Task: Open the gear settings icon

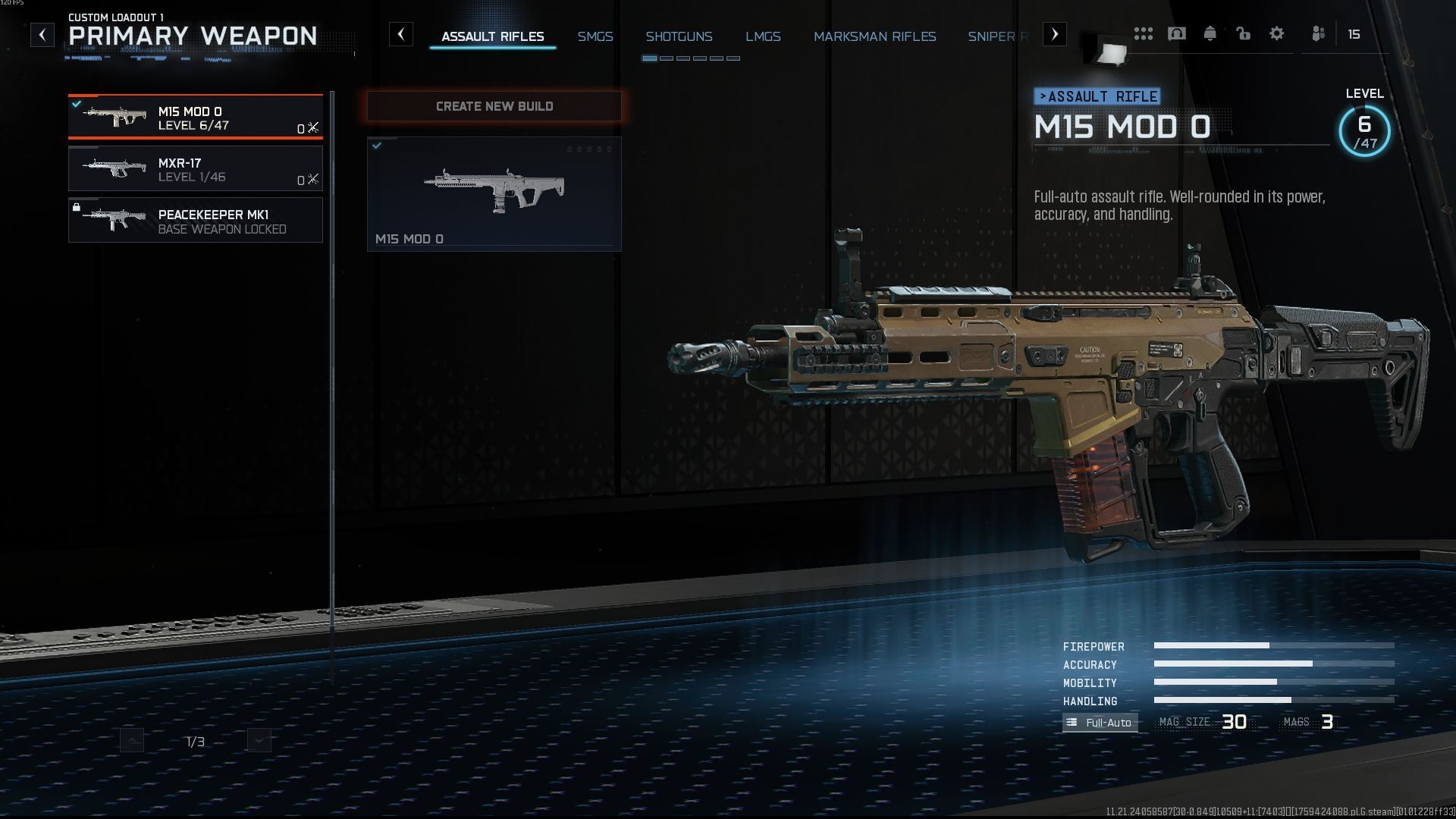Action: 1277,34
